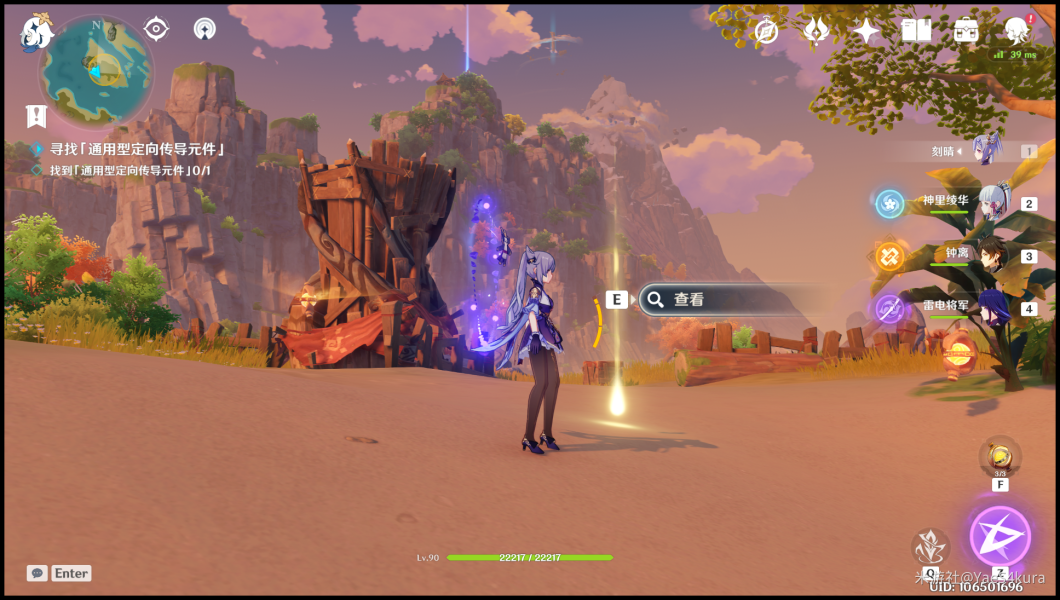Open the compass icon in the top bar
This screenshot has height=600, width=1060.
(x=767, y=31)
